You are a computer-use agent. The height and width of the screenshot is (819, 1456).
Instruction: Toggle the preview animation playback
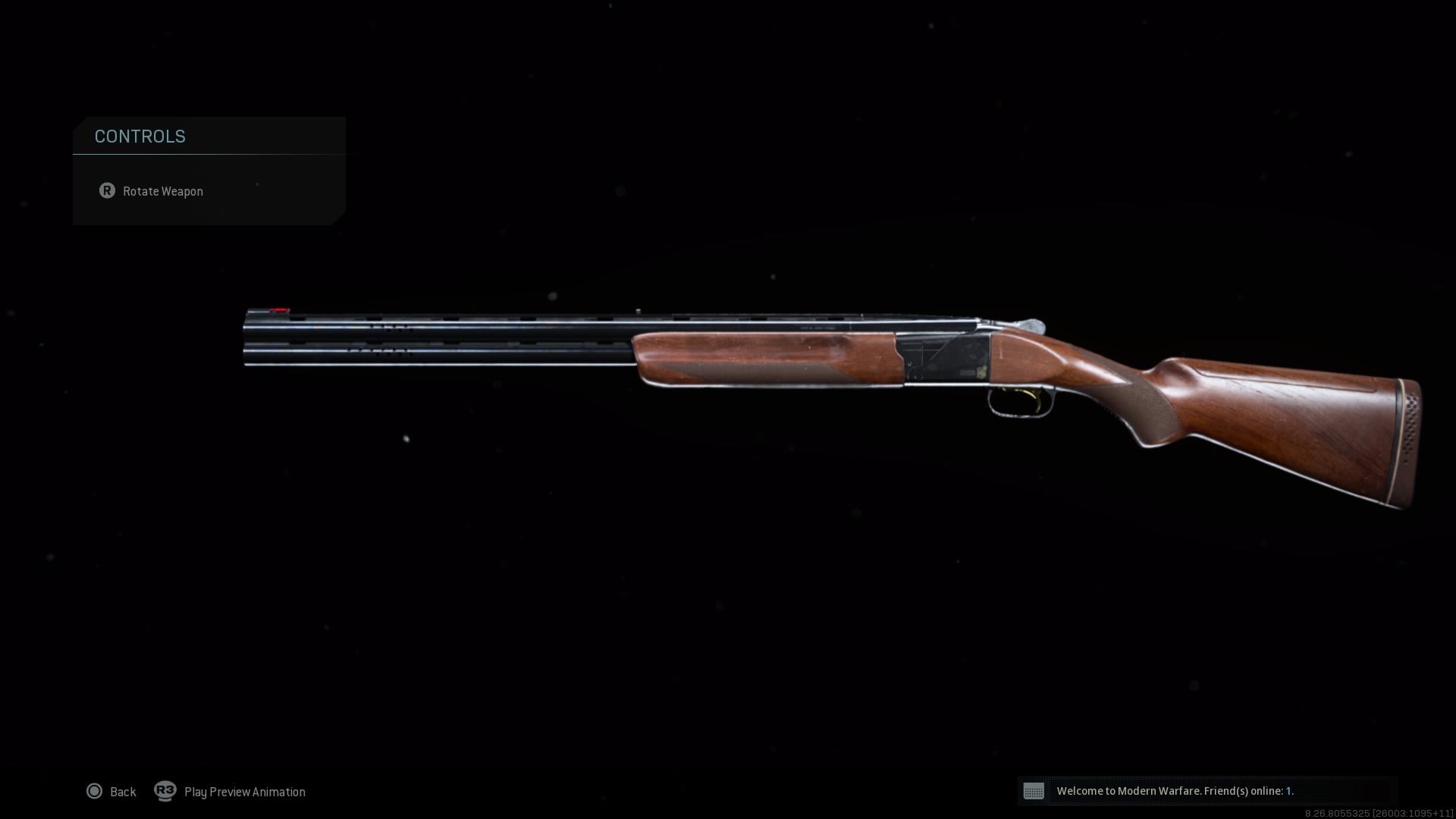point(243,791)
